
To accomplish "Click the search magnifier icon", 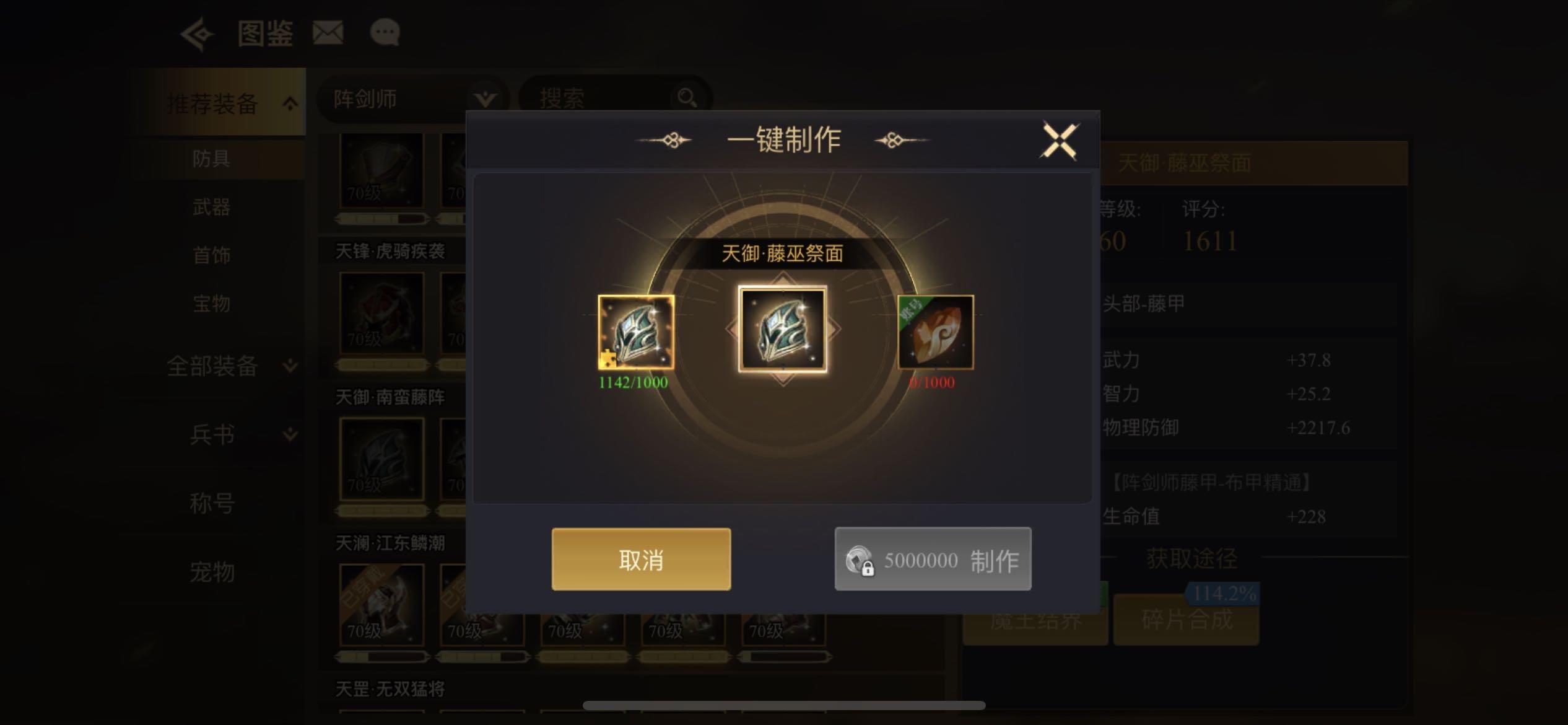I will (687, 98).
